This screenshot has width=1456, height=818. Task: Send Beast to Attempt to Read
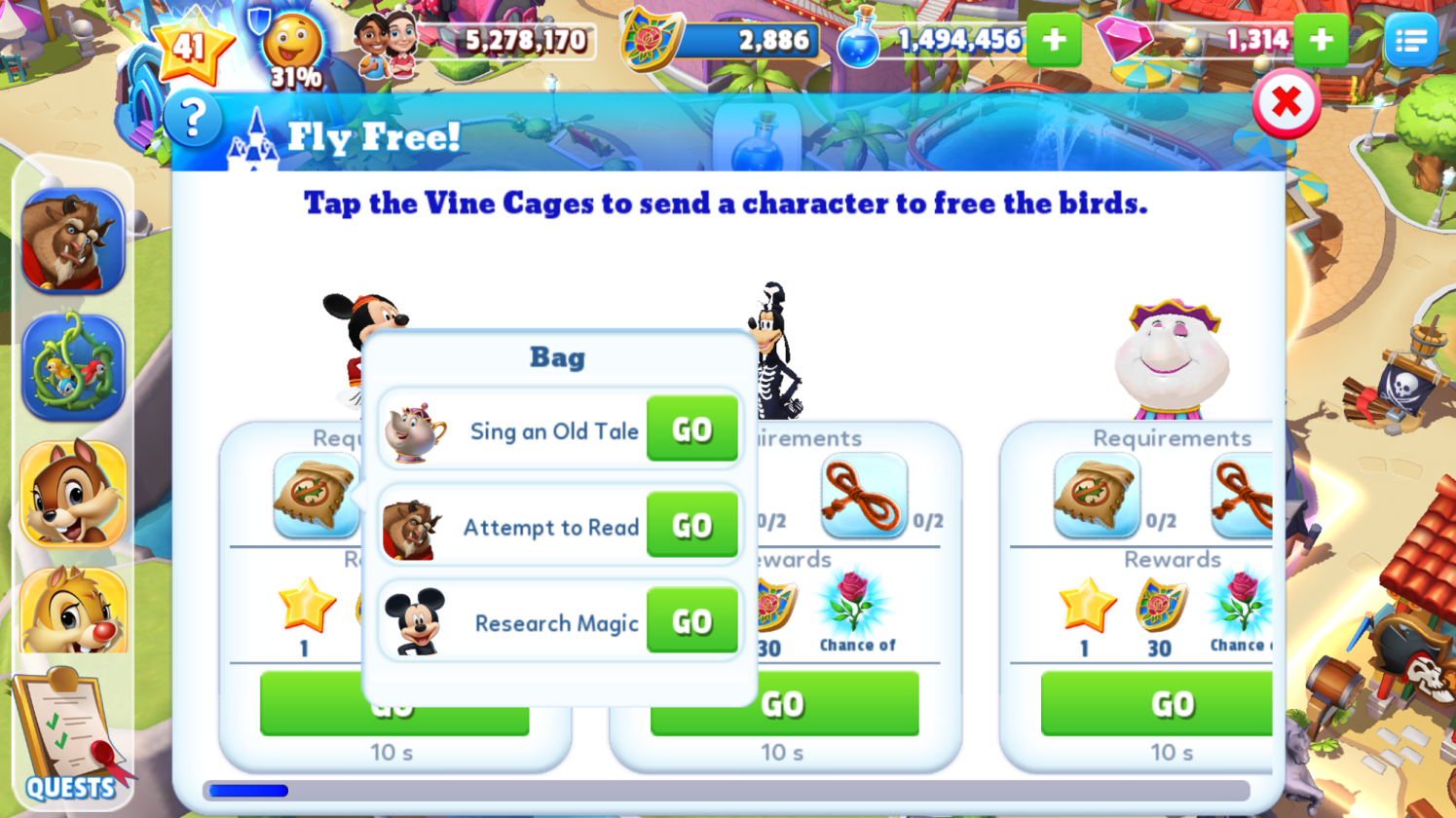[691, 526]
